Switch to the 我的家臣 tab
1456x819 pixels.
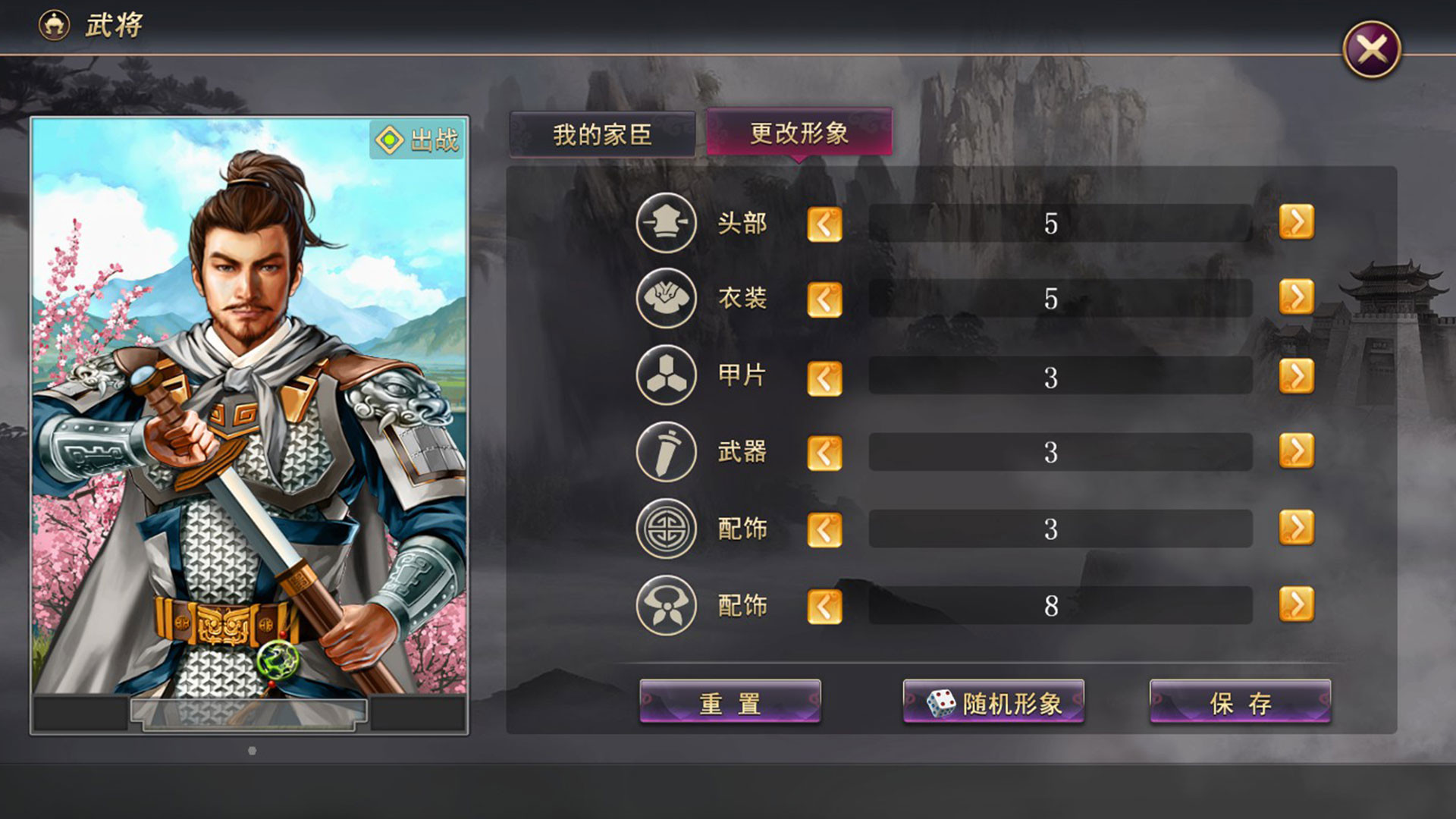tap(603, 133)
